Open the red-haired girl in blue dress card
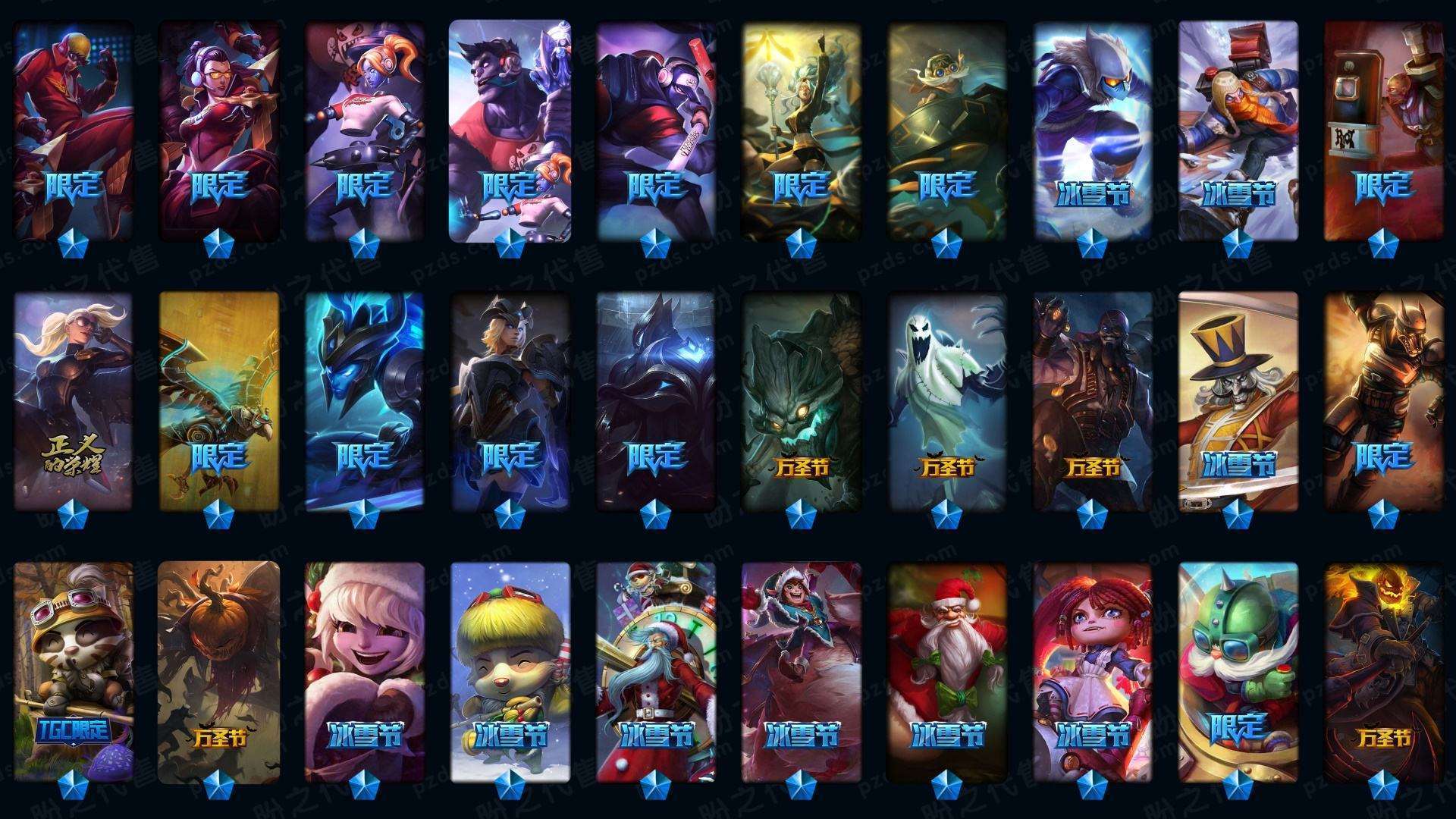The image size is (1456, 819). (x=1092, y=671)
